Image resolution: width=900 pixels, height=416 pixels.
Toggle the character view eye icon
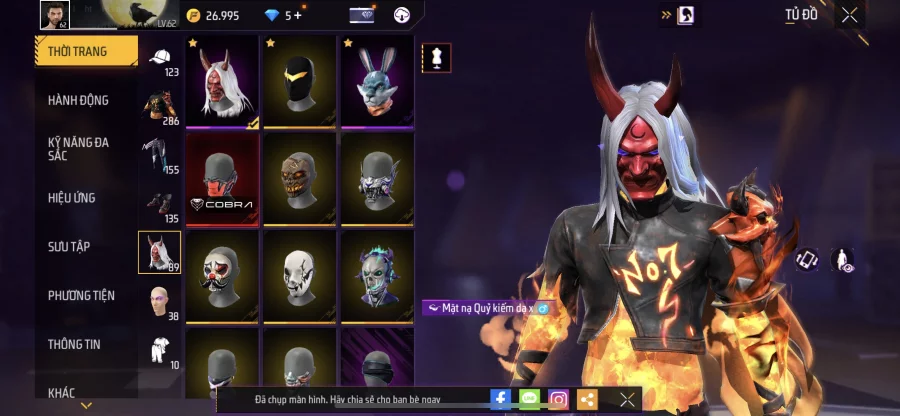844,260
